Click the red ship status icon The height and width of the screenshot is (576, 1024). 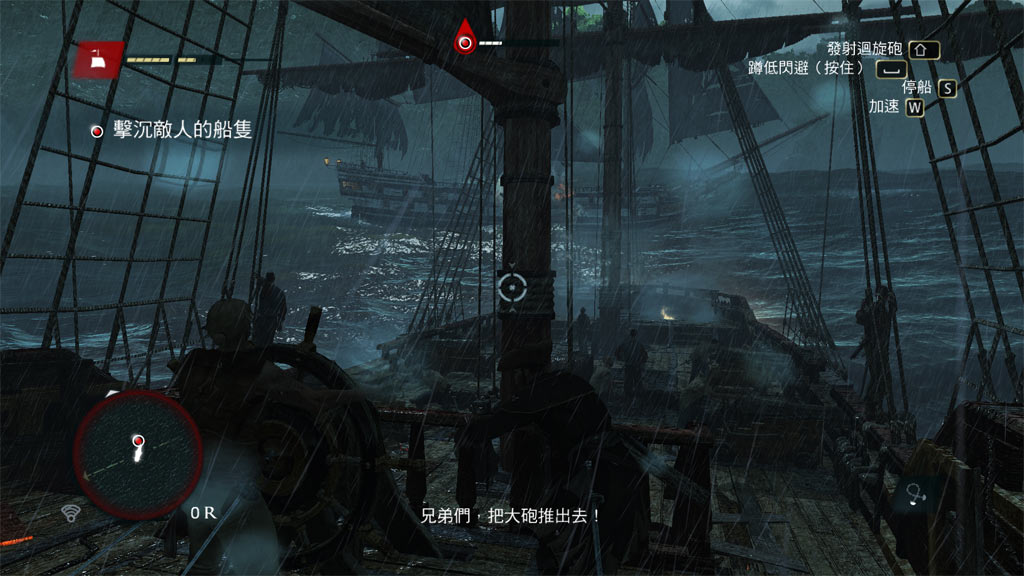99,60
